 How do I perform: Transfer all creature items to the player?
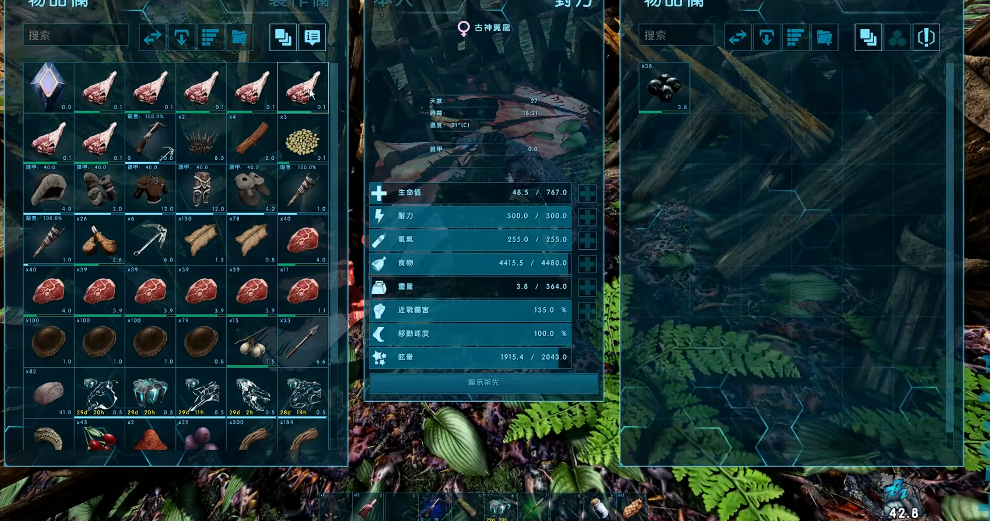pos(737,38)
